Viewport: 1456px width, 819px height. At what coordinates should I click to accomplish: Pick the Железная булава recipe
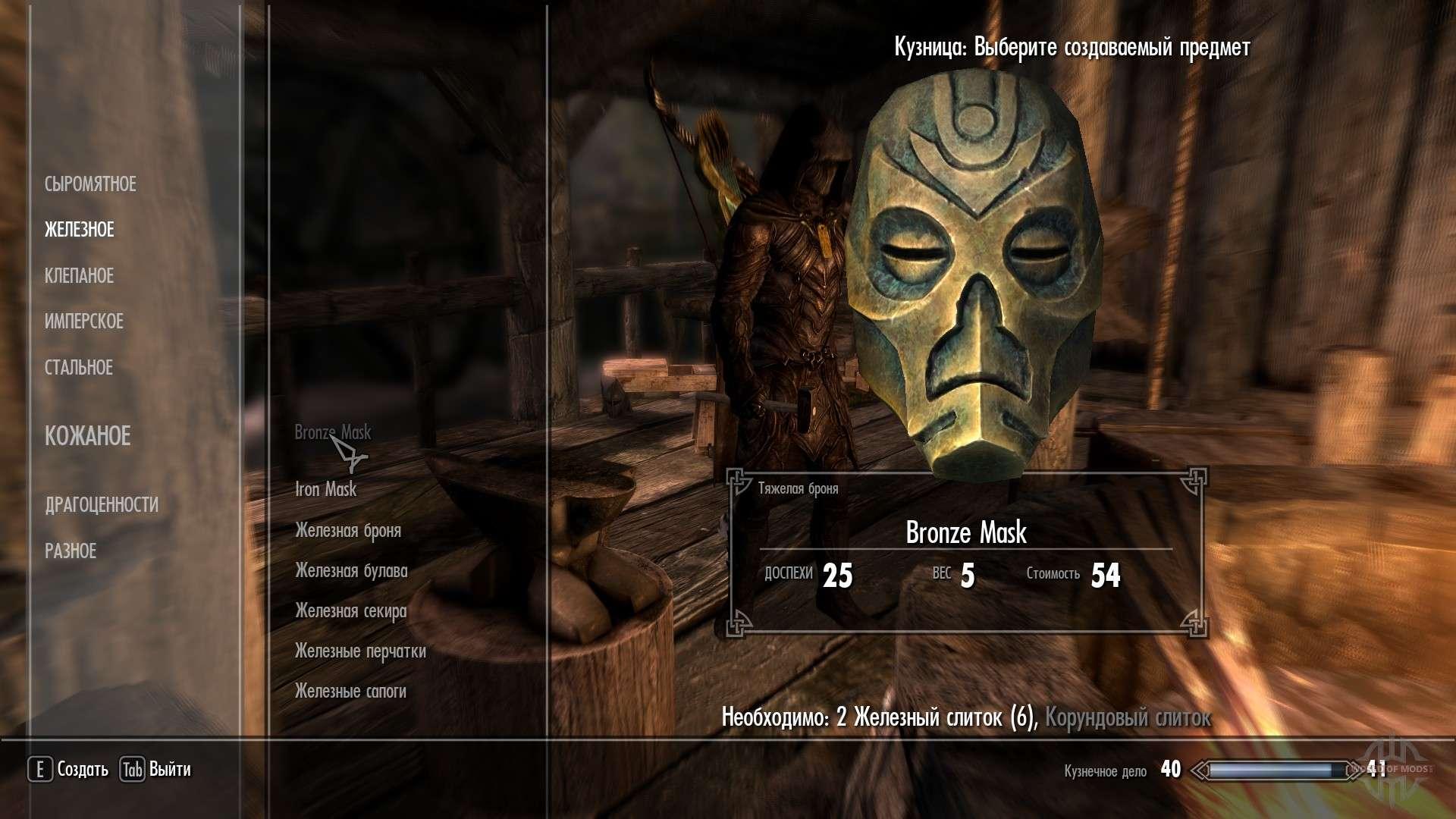(351, 571)
